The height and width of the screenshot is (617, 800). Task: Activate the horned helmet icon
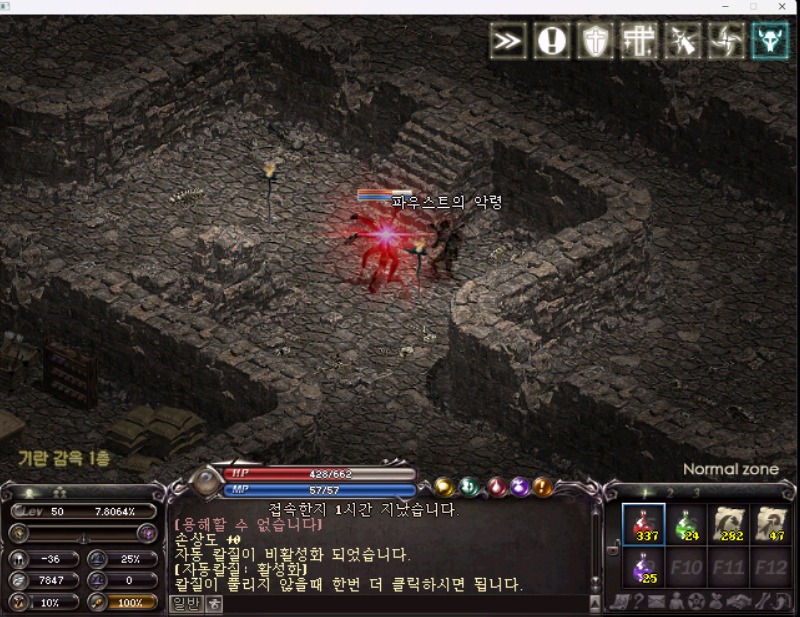pos(770,41)
